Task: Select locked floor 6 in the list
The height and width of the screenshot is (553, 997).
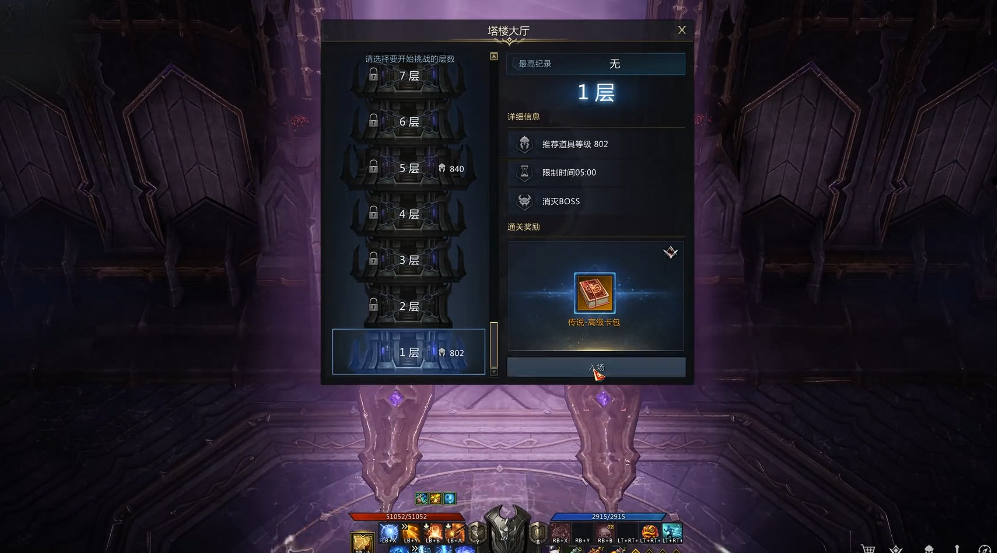Action: [409, 122]
